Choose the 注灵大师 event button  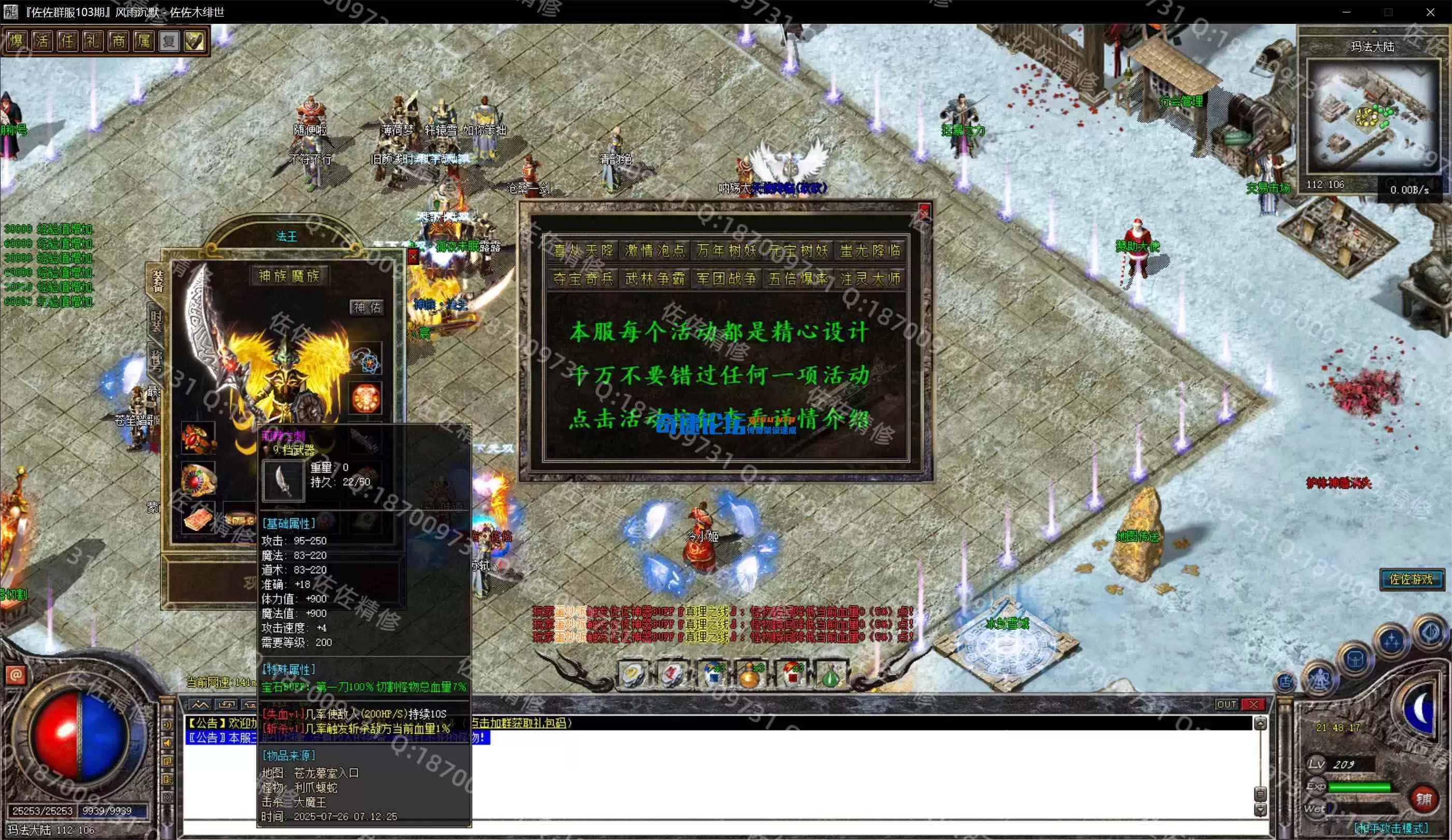(869, 279)
